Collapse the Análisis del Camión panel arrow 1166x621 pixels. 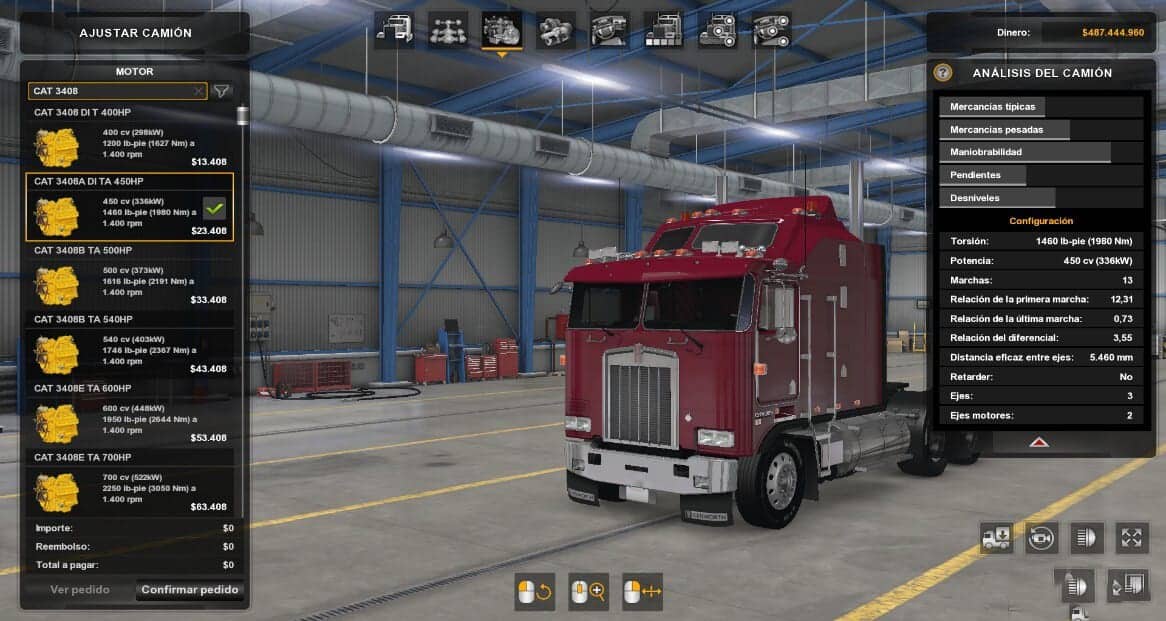click(x=1039, y=441)
